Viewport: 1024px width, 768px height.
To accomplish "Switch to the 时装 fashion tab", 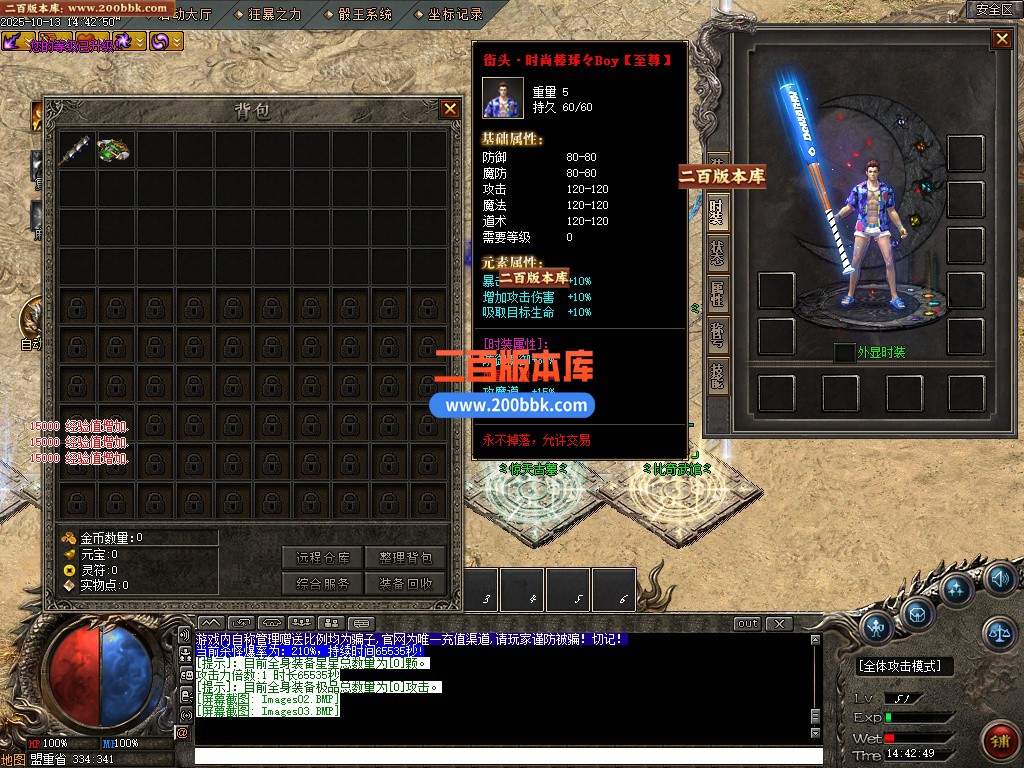I will pyautogui.click(x=717, y=211).
